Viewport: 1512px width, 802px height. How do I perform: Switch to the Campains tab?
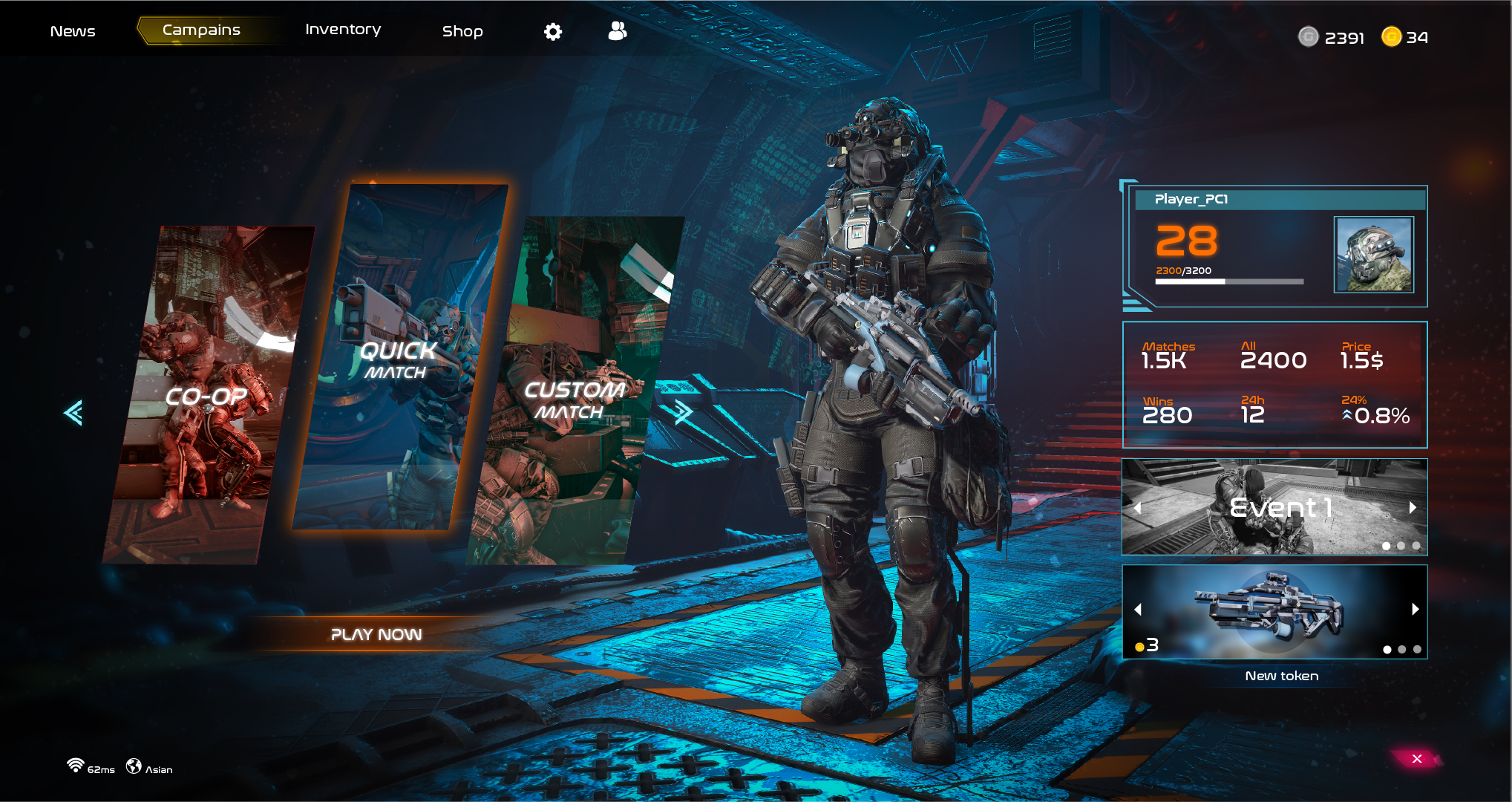coord(201,30)
